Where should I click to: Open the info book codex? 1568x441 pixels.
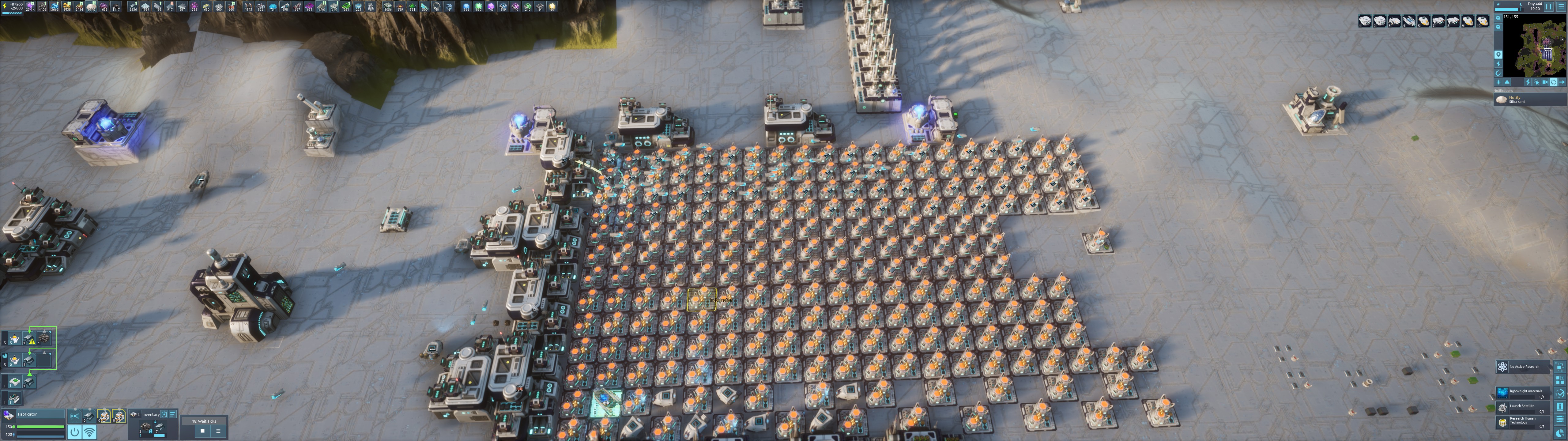(1560, 406)
